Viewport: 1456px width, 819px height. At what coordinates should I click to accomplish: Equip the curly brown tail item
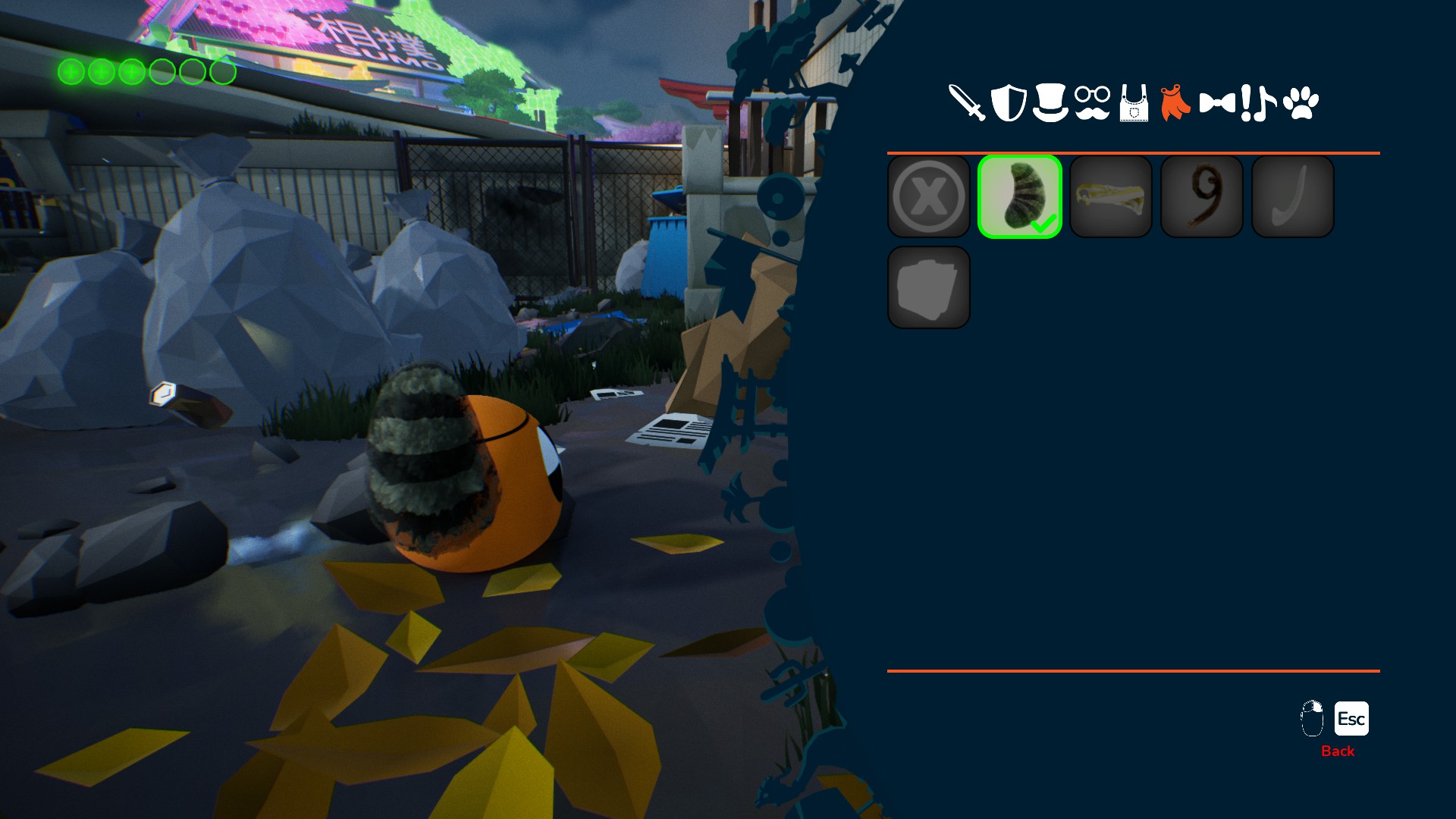pyautogui.click(x=1202, y=197)
